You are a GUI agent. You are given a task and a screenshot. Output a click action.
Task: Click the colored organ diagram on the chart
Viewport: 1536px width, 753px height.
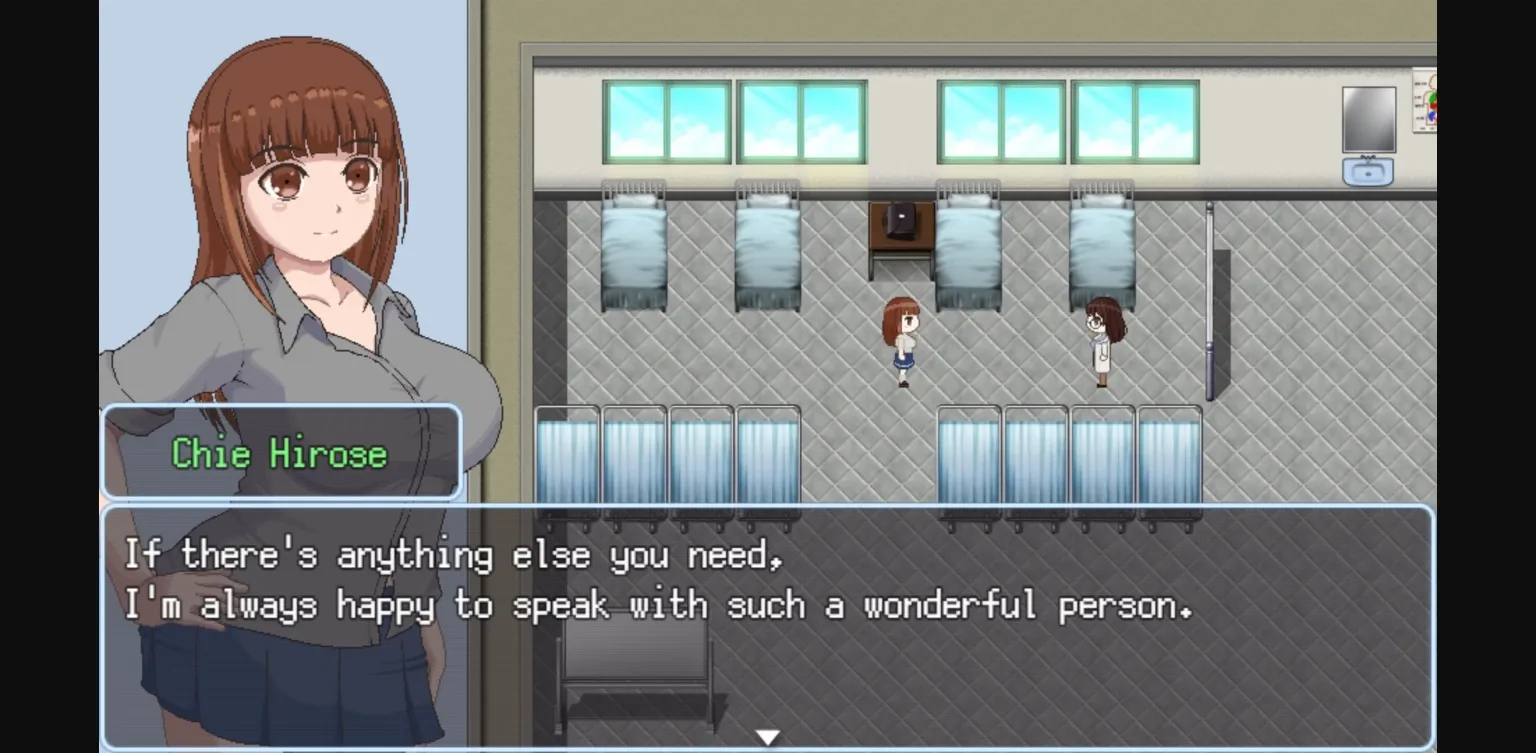point(1430,108)
